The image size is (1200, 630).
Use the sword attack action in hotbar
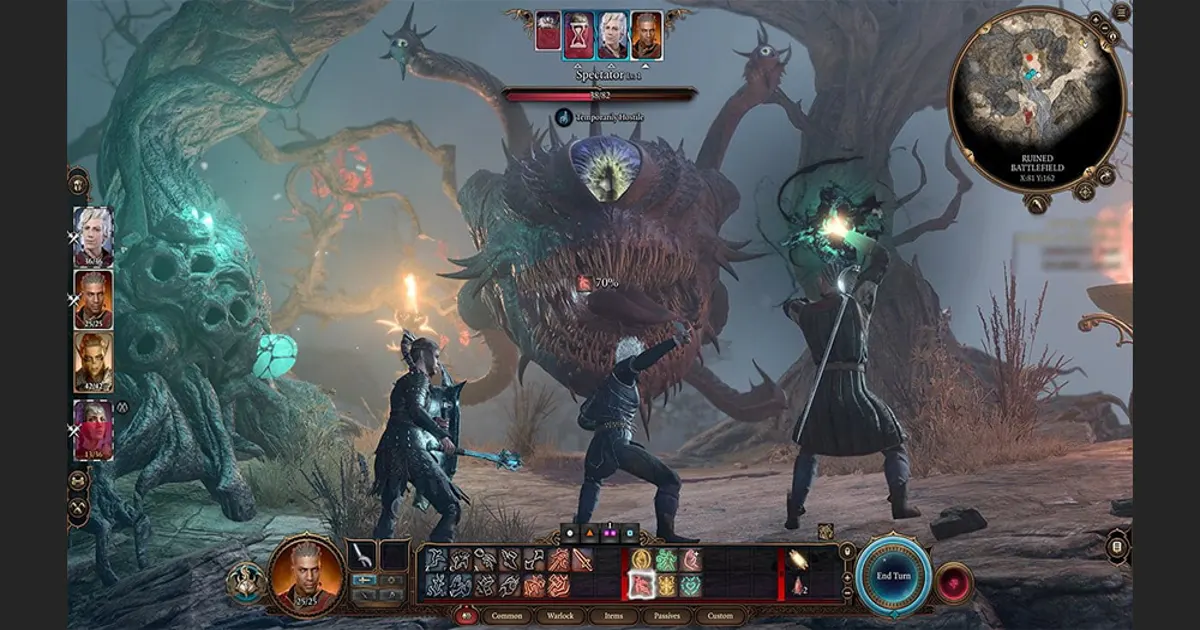pos(583,560)
